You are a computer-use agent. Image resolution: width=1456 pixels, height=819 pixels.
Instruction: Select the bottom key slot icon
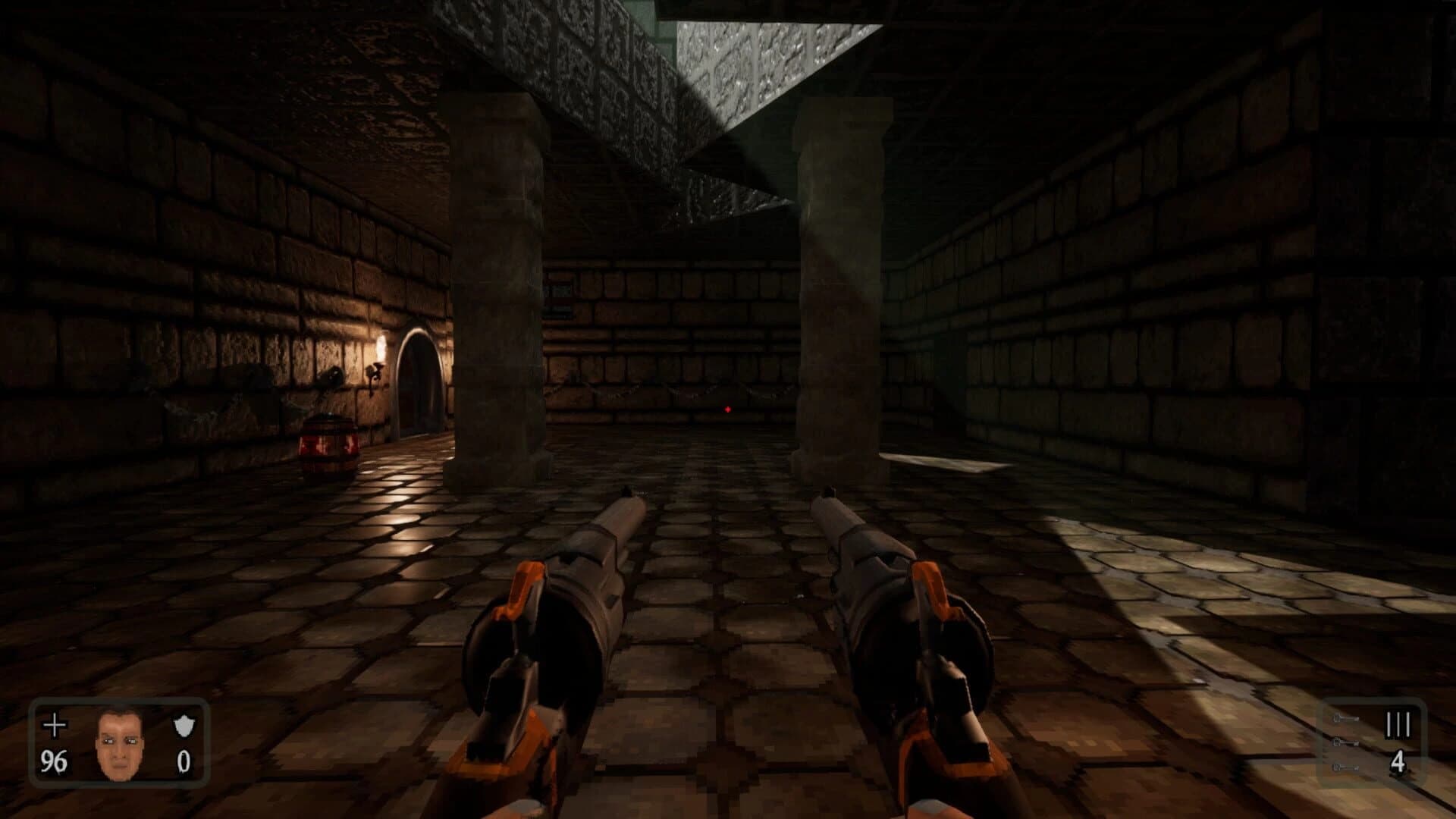1345,767
